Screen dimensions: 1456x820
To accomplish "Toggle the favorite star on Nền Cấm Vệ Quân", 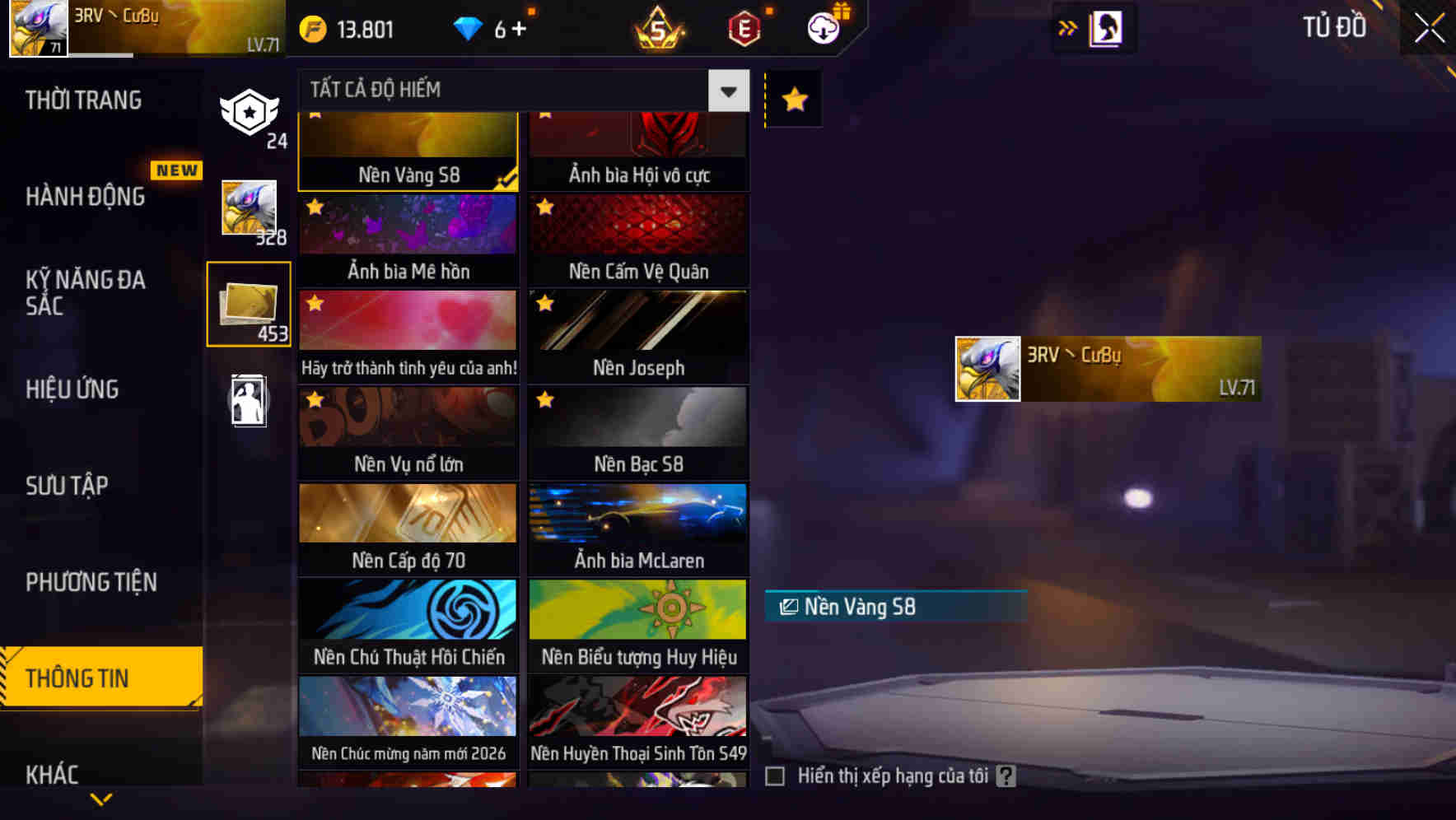I will pos(544,207).
